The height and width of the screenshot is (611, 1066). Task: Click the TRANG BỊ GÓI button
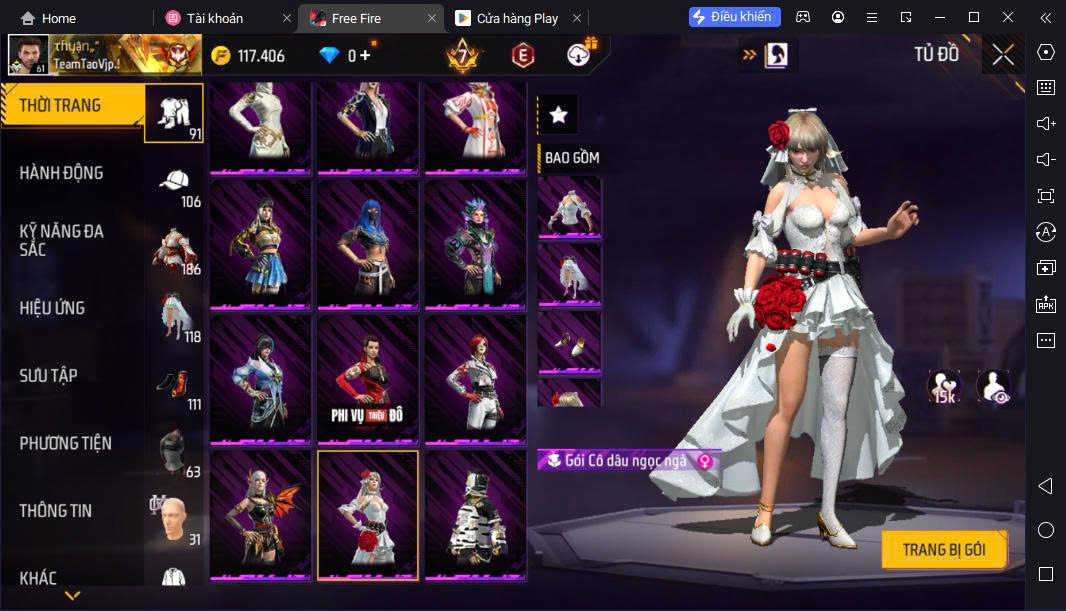pos(943,550)
